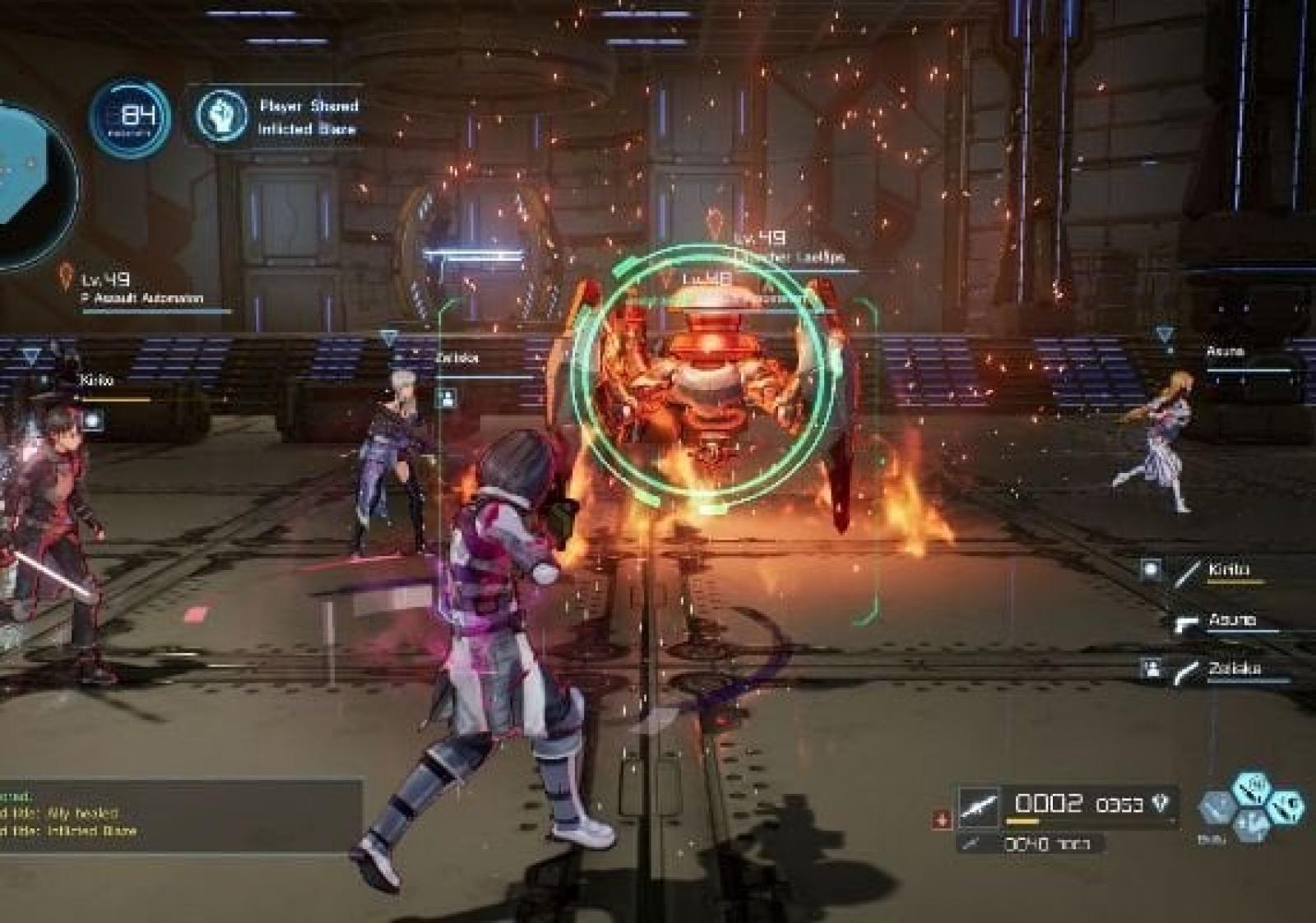Viewport: 1316px width, 923px height.
Task: Select the equipped rifle weapon slot
Action: (979, 805)
